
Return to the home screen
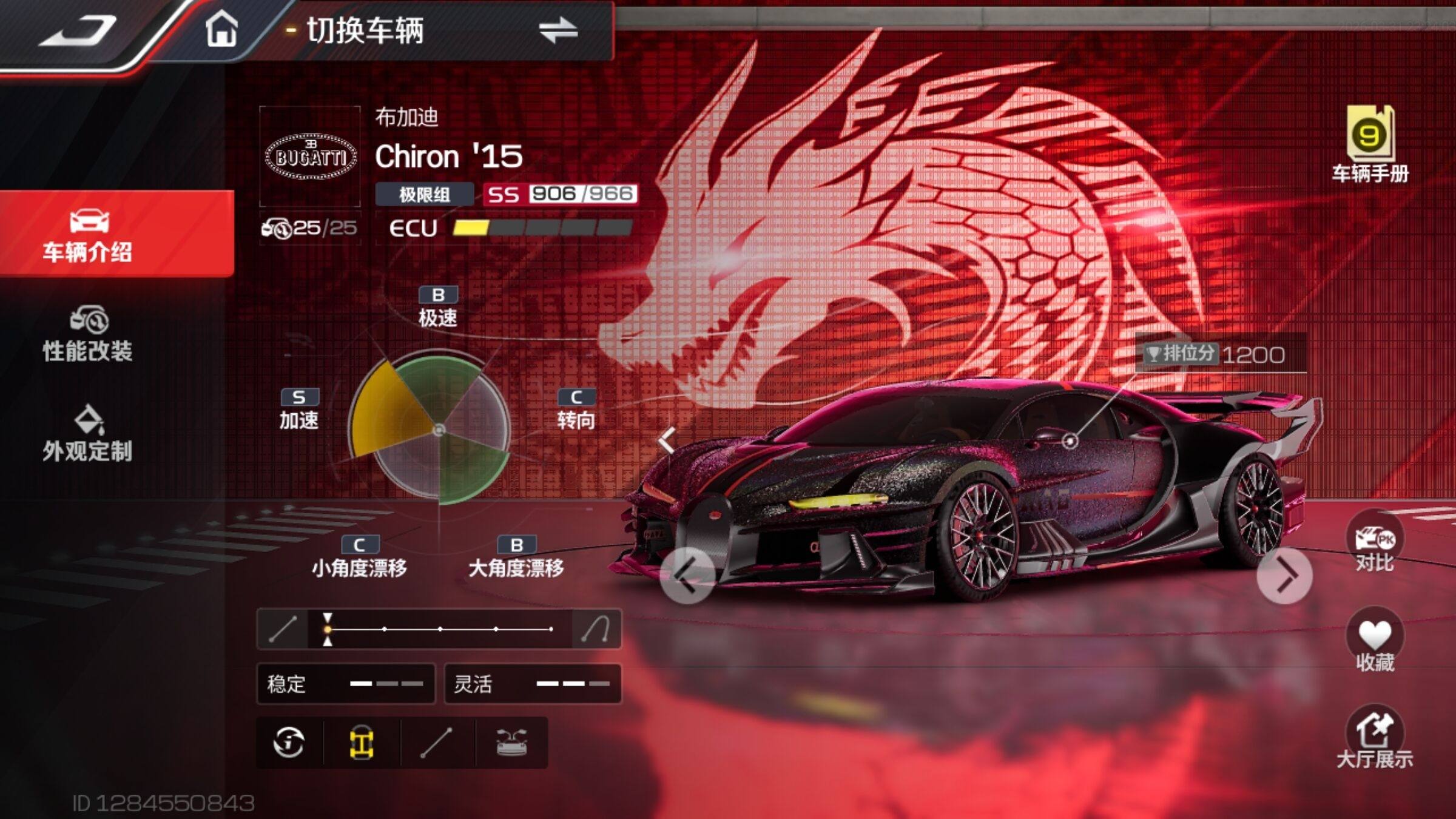pyautogui.click(x=221, y=29)
